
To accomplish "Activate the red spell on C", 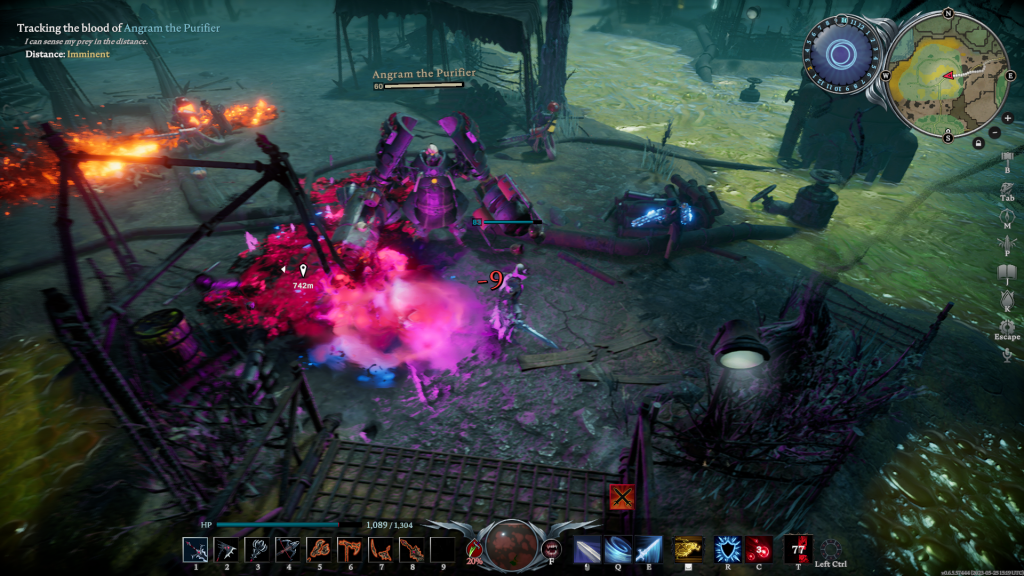I will 758,549.
